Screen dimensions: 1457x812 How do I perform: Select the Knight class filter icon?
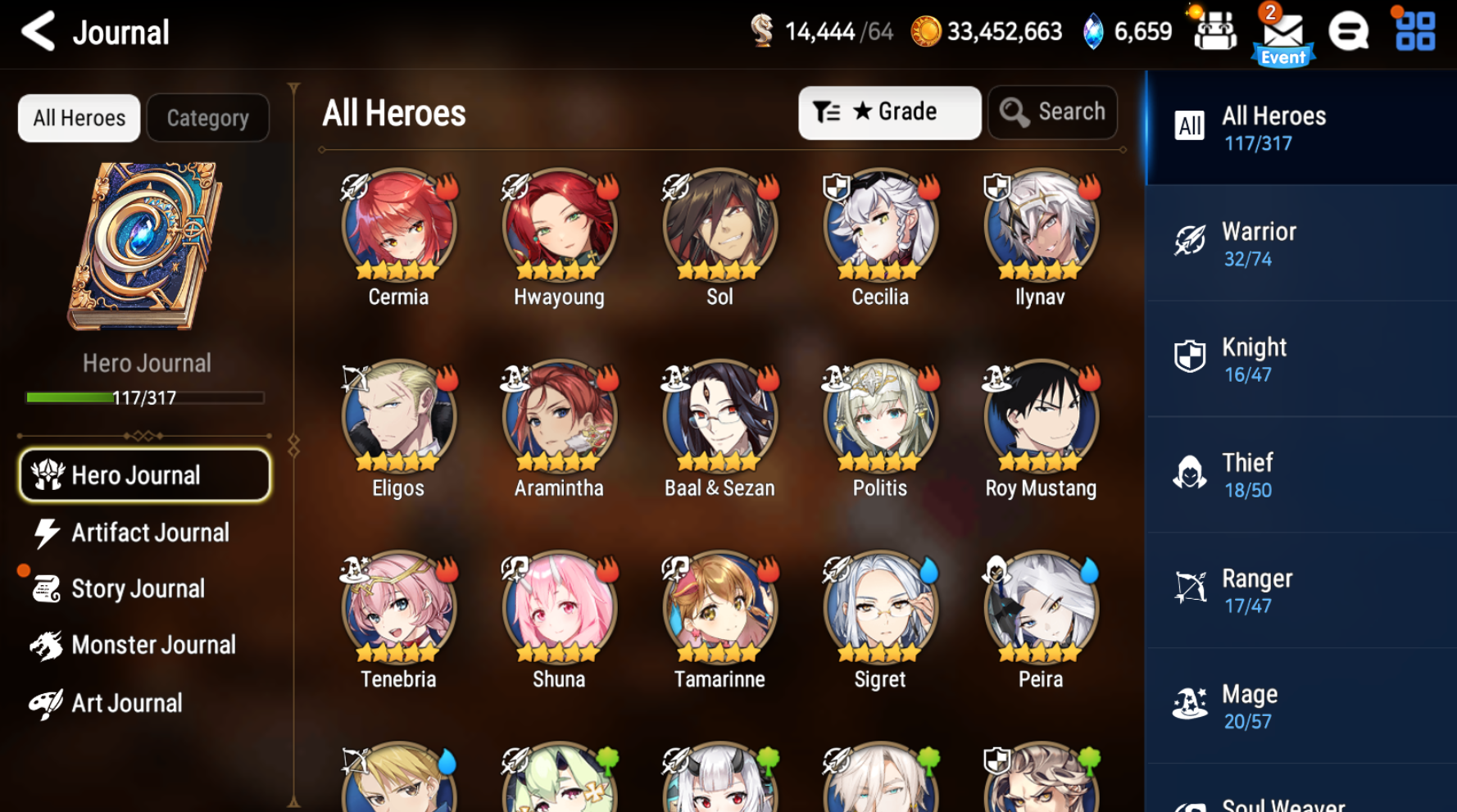[x=1190, y=356]
